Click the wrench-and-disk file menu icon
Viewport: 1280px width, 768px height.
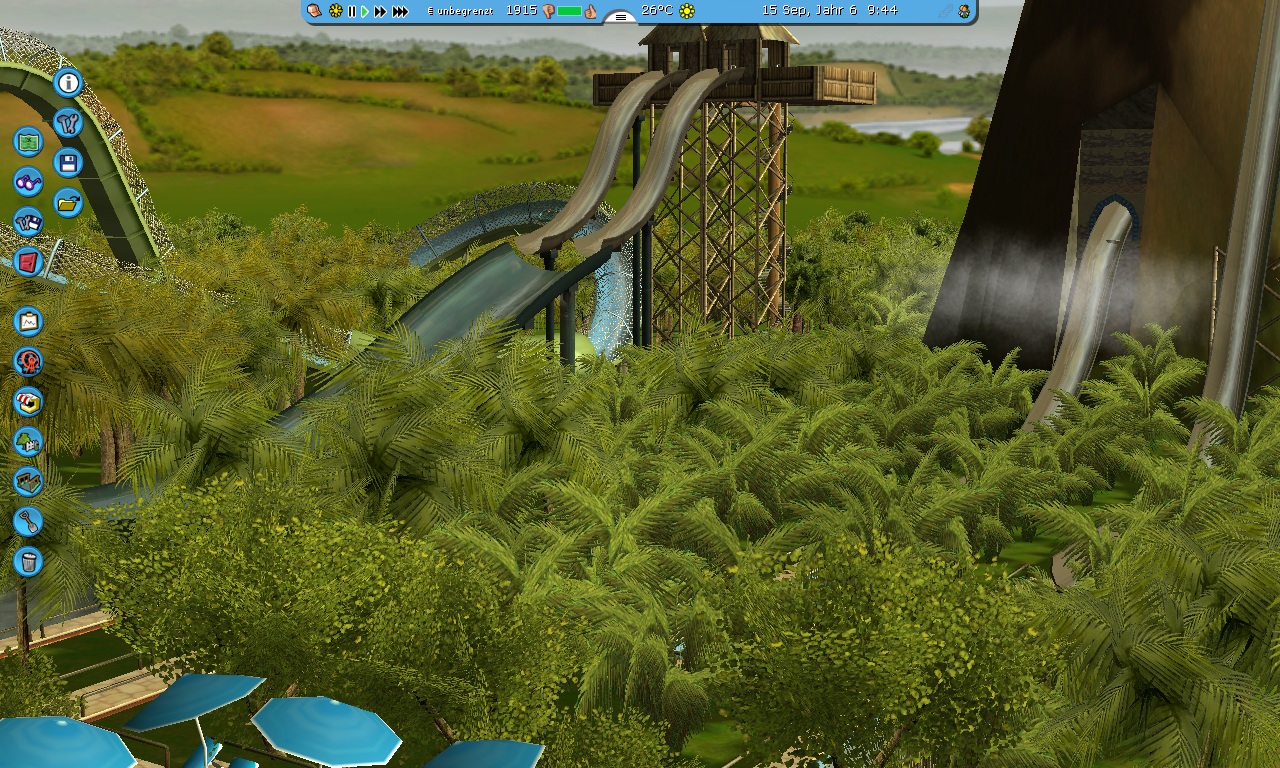(28, 222)
